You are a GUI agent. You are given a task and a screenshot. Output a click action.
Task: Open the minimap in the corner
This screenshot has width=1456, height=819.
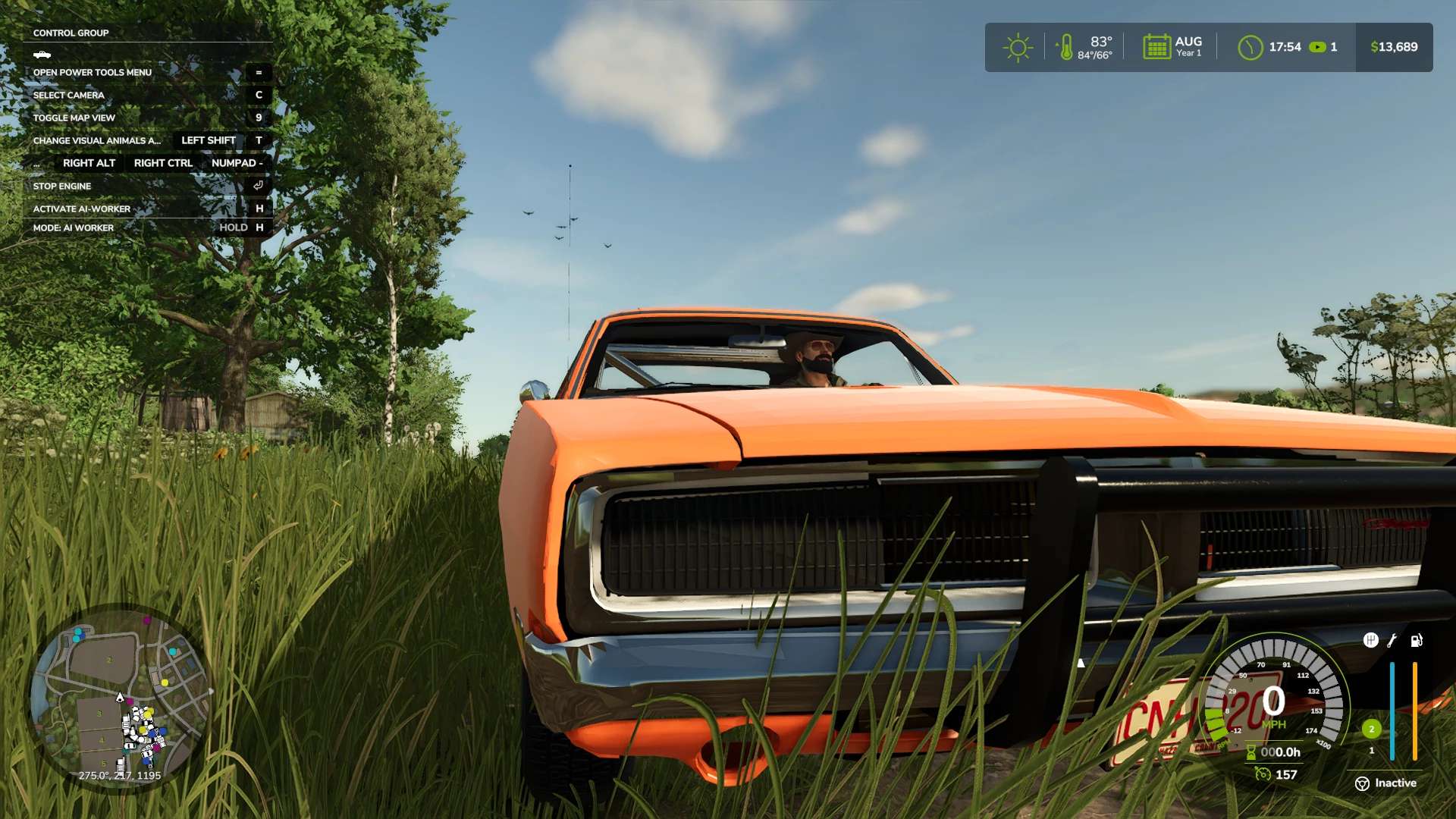point(120,699)
